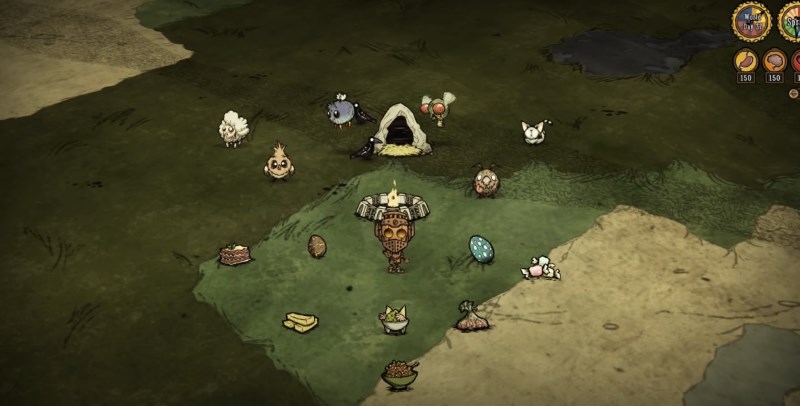The width and height of the screenshot is (800, 406).
Task: Click the stomach hunger badge
Action: tap(746, 61)
